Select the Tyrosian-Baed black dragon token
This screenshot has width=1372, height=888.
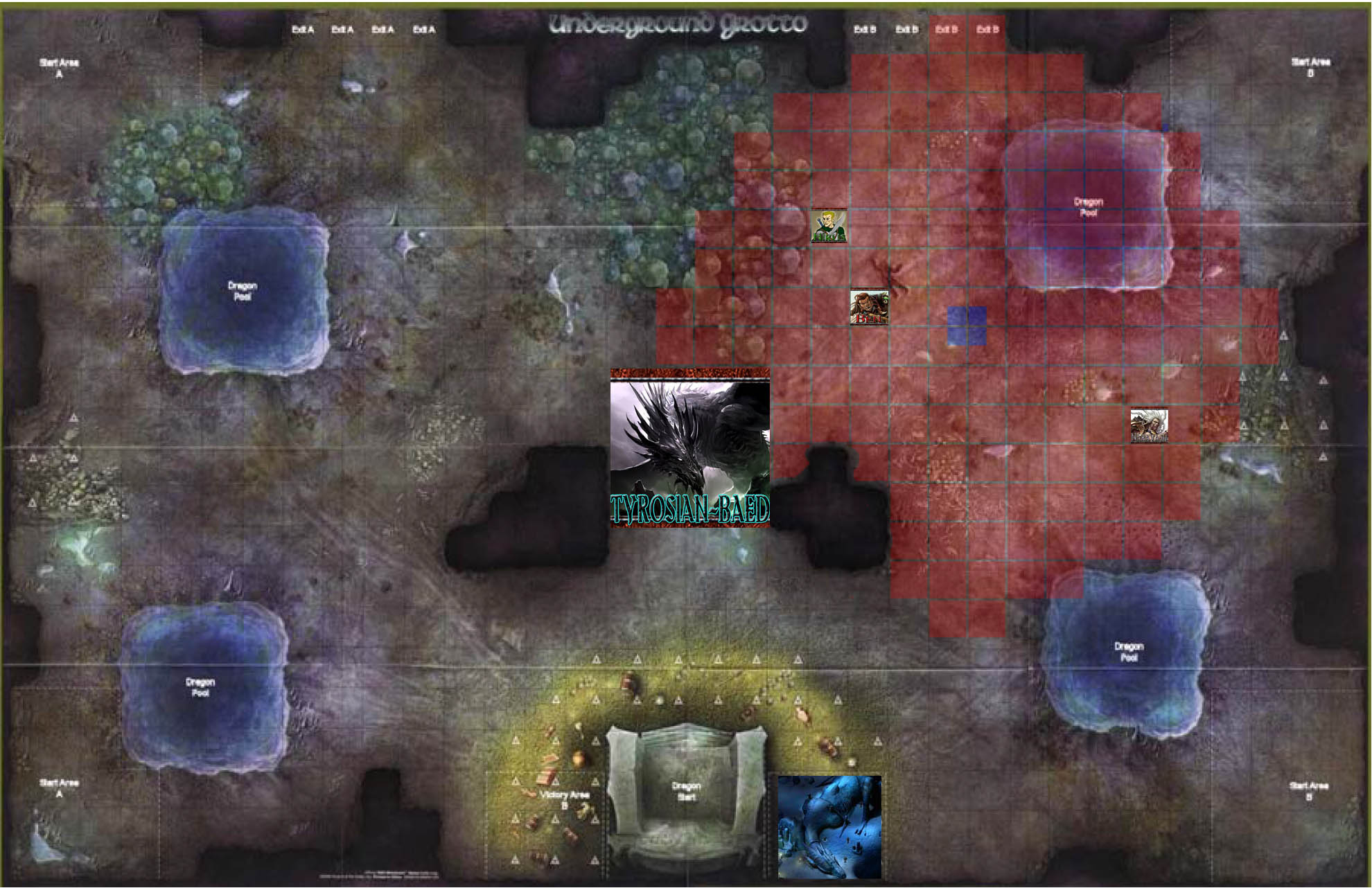(689, 447)
